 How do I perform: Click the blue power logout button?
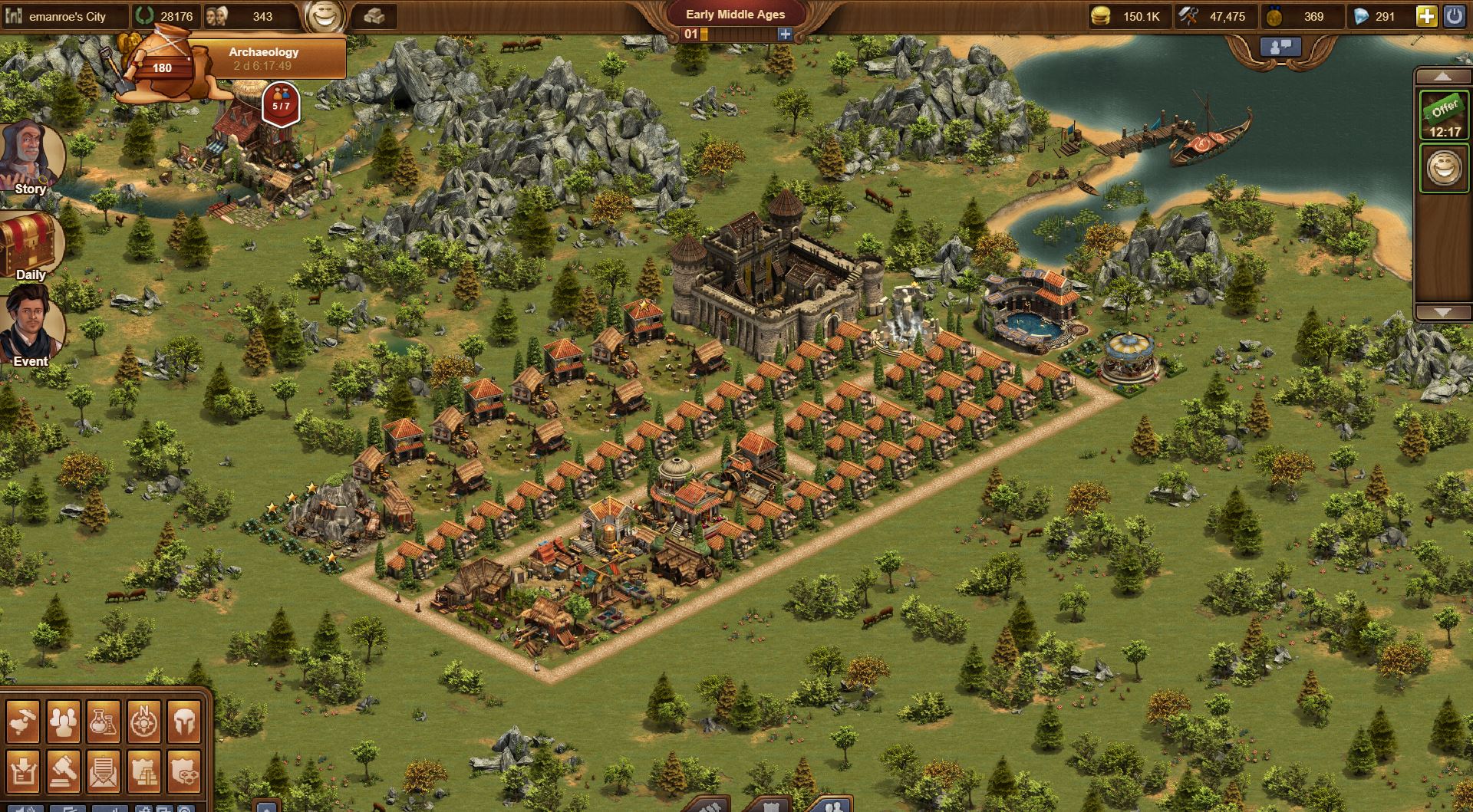coord(1455,16)
